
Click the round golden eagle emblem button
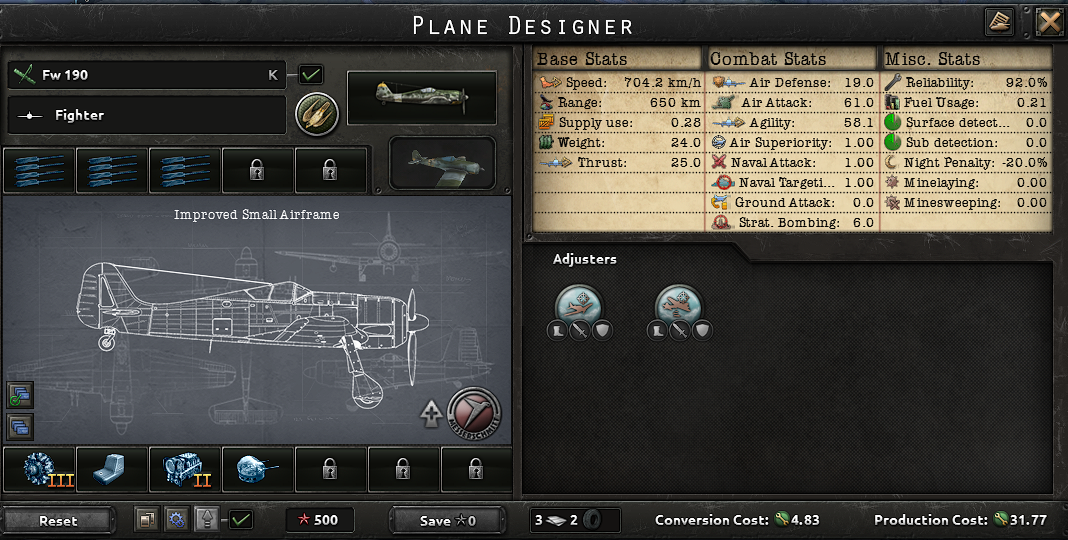tap(317, 115)
